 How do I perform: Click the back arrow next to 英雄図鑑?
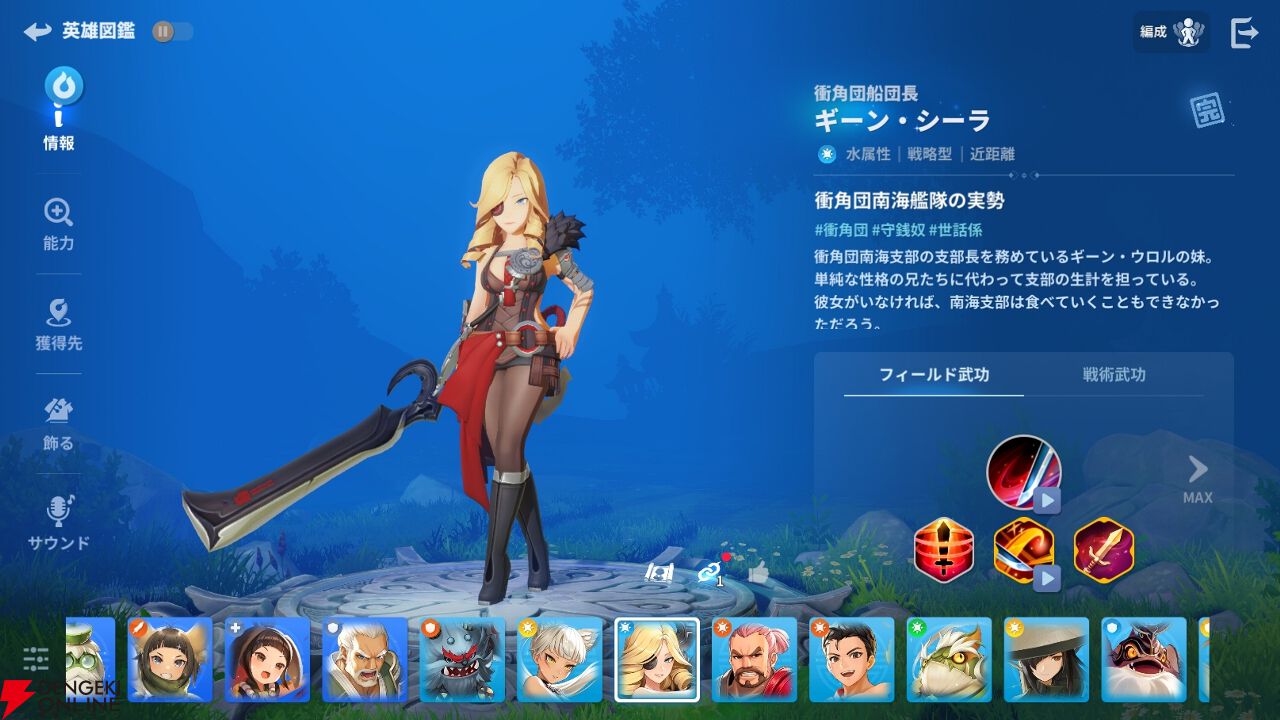[37, 31]
